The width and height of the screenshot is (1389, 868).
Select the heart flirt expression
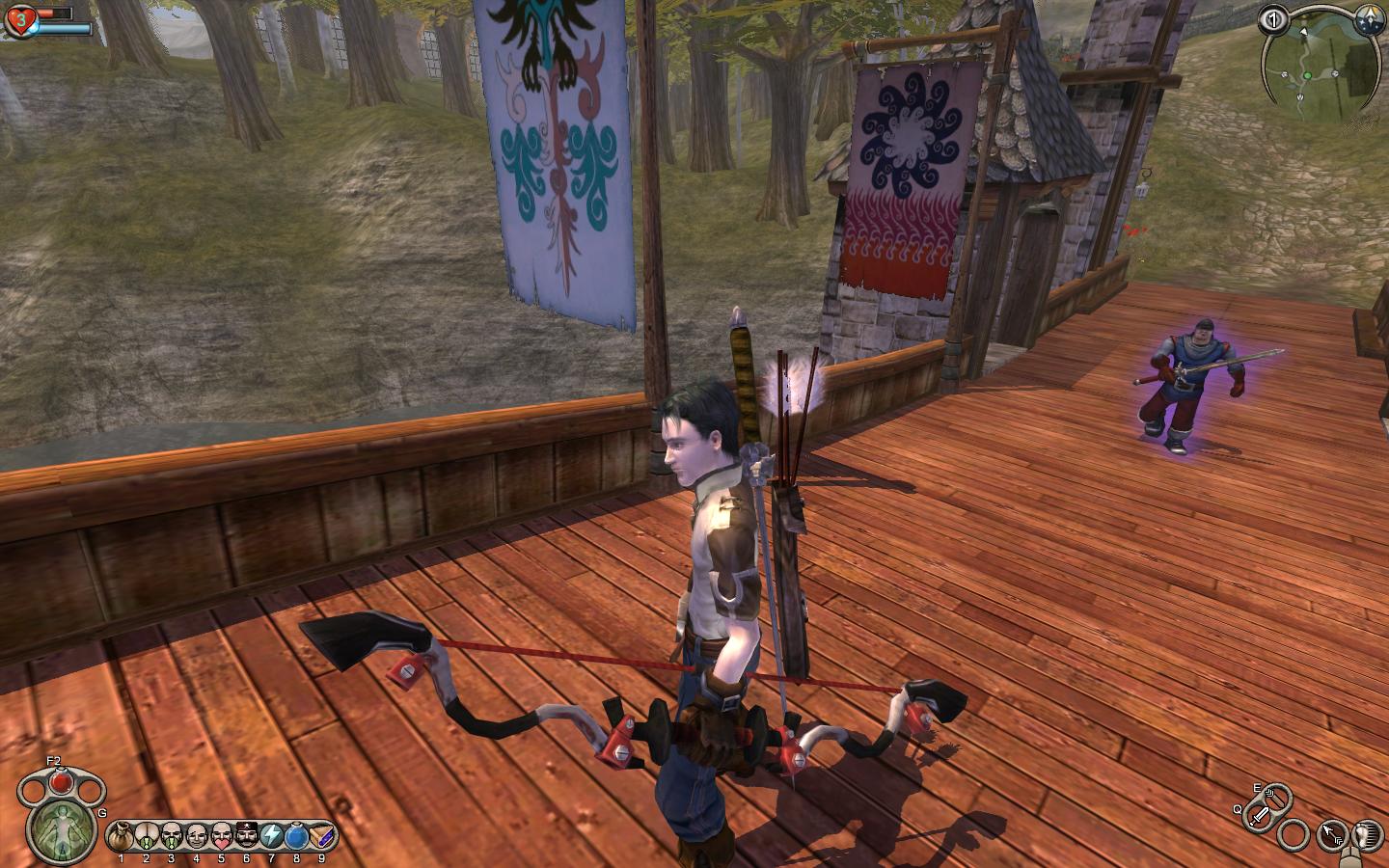point(221,833)
